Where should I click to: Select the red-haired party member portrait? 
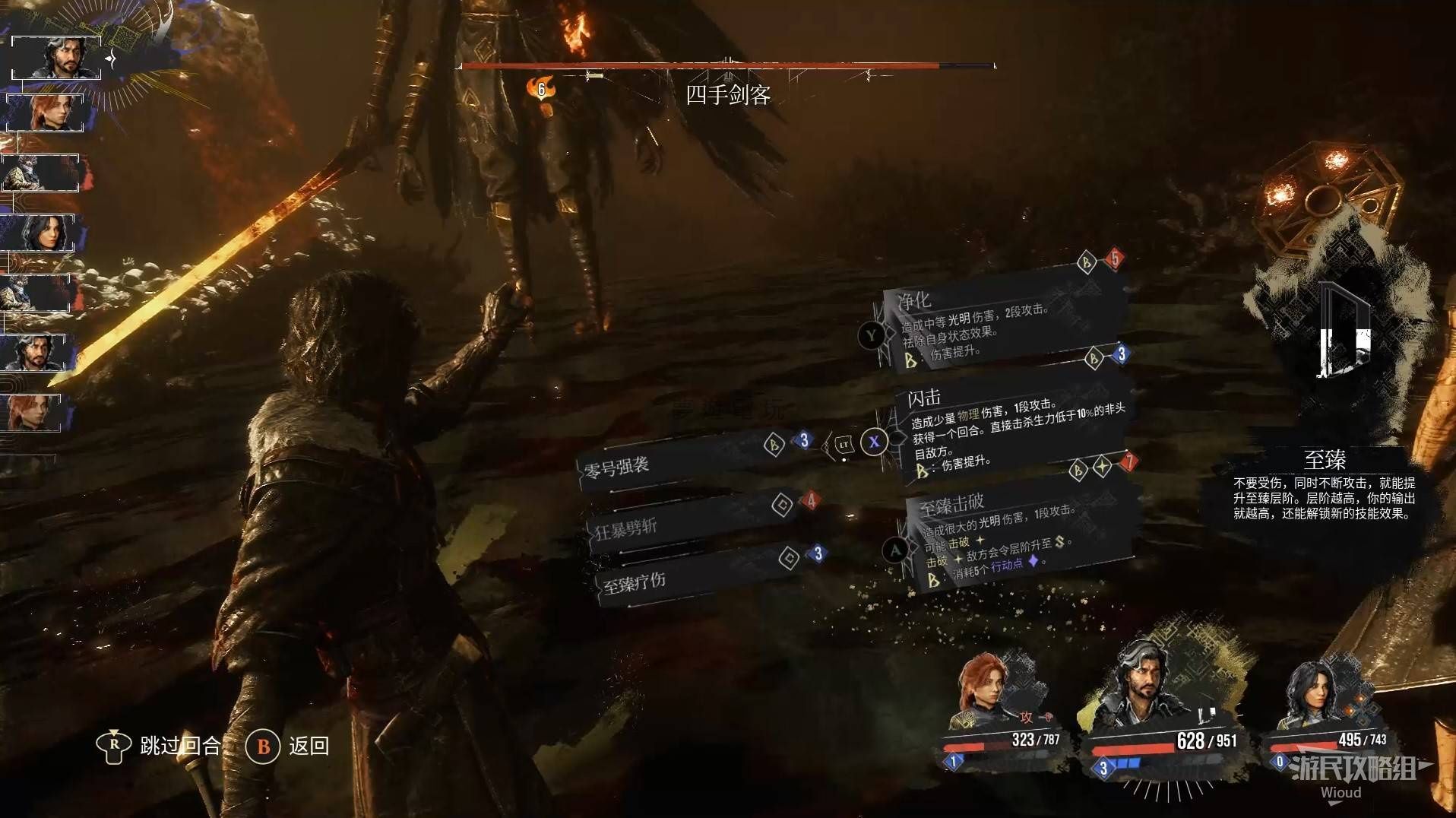(988, 692)
